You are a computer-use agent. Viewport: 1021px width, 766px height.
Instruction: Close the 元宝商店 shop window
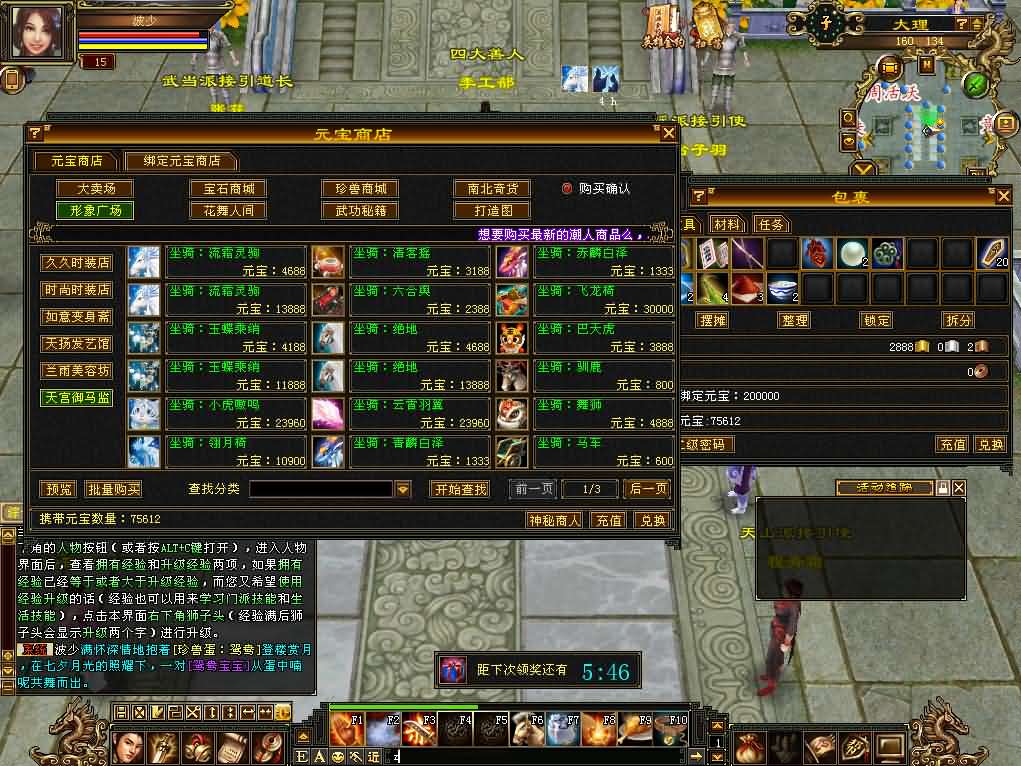click(x=668, y=133)
